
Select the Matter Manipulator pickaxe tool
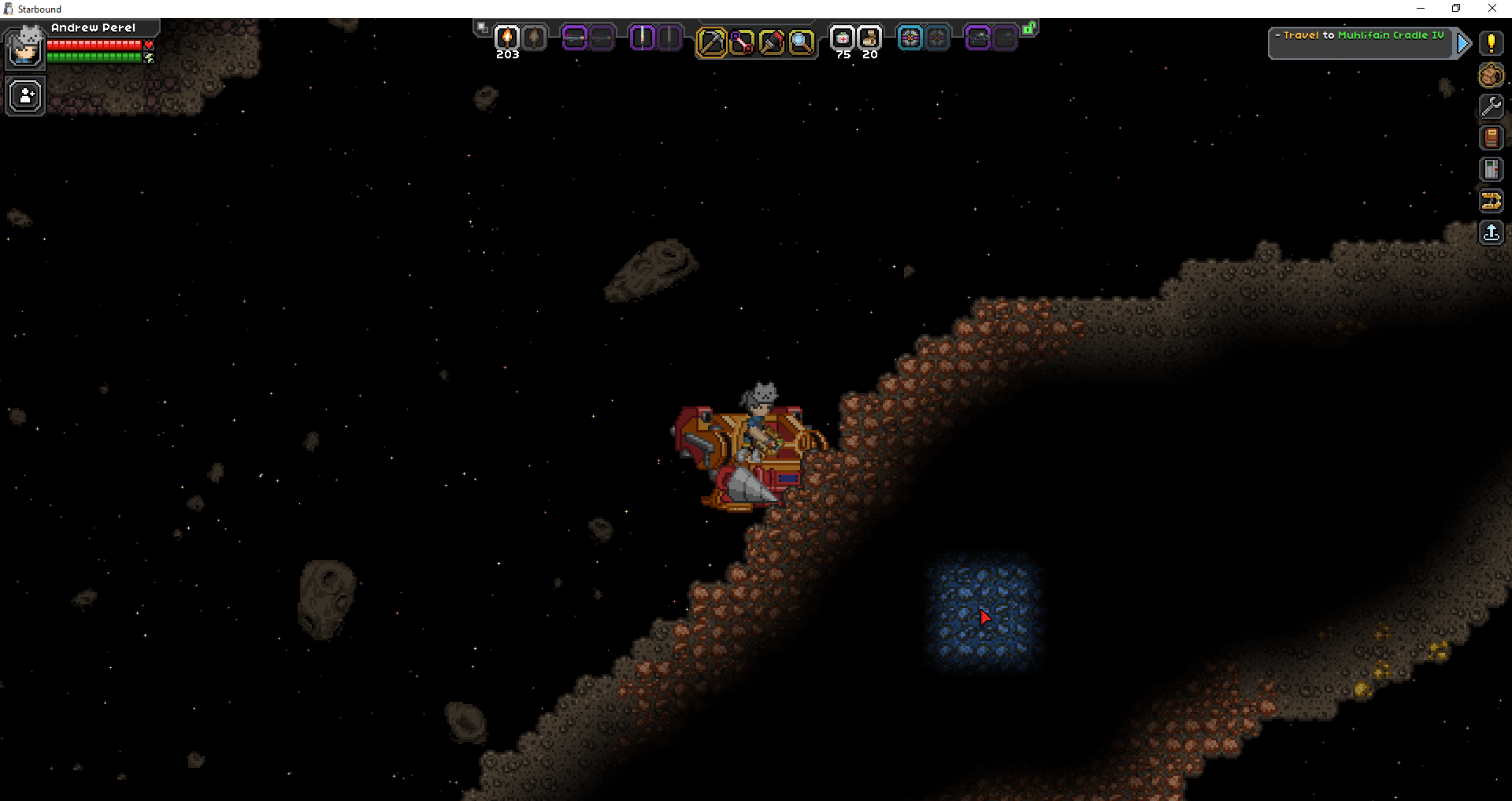[713, 43]
